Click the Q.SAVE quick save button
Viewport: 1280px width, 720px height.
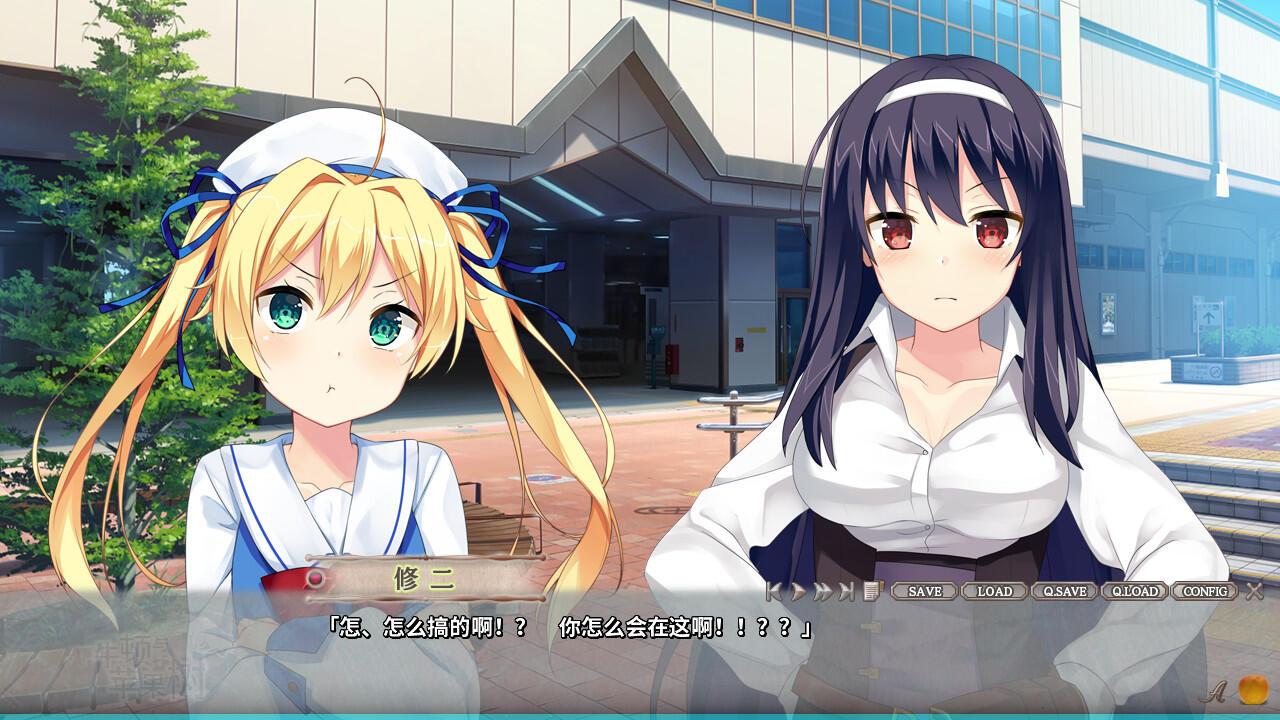coord(1064,591)
